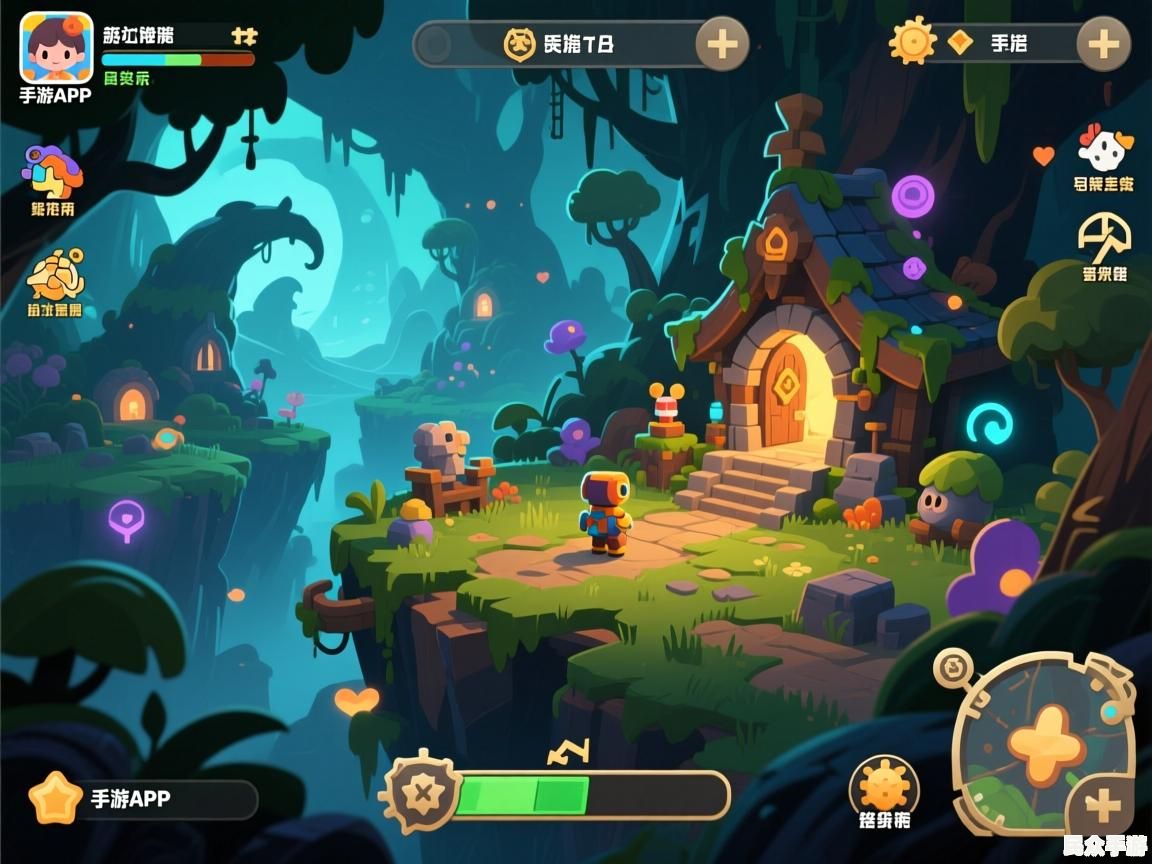The image size is (1152, 864).
Task: Add currency with the top-center plus button
Action: point(722,44)
